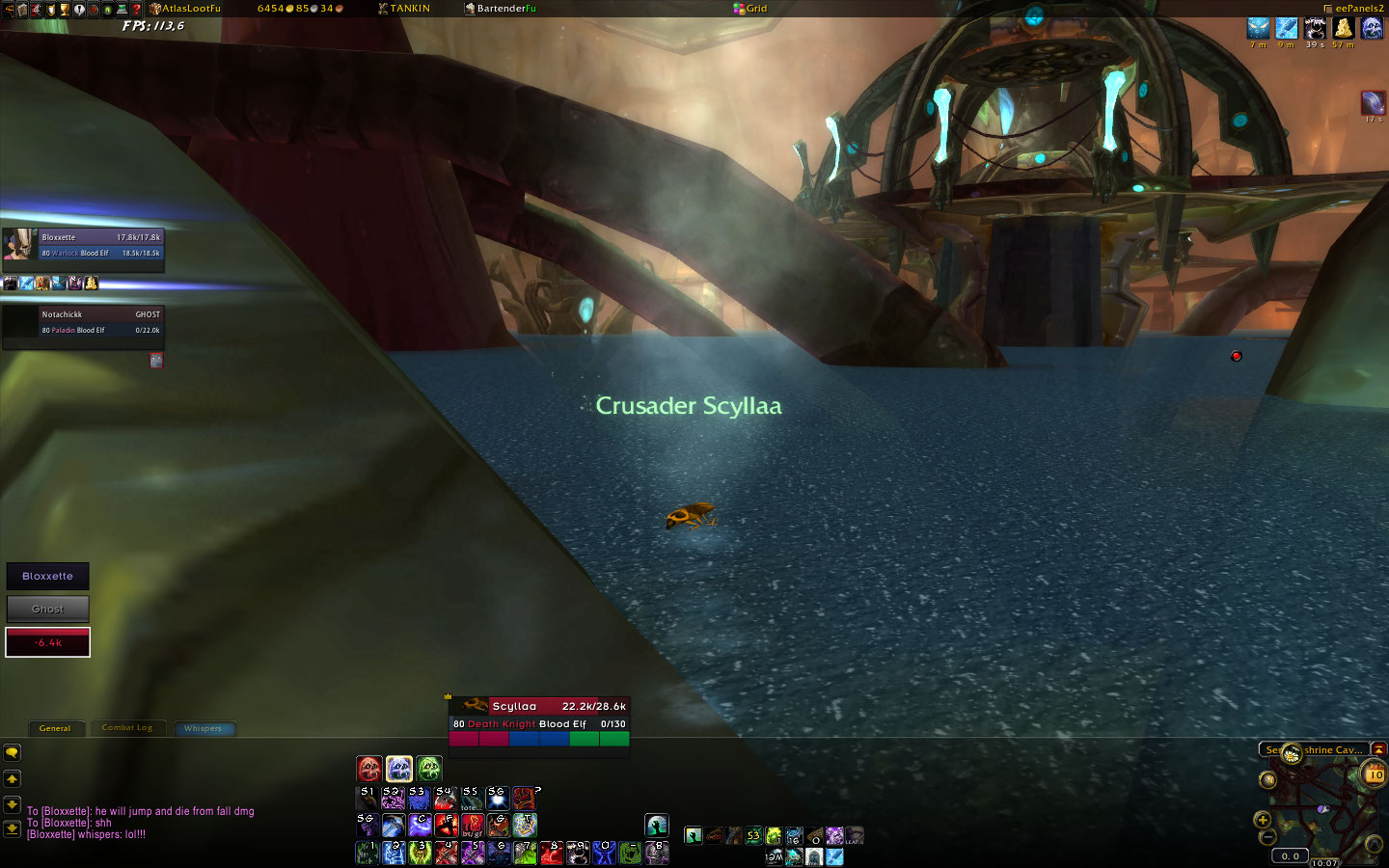Open the eePanels2 menu entry
Viewport: 1389px width, 868px height.
(1358, 9)
